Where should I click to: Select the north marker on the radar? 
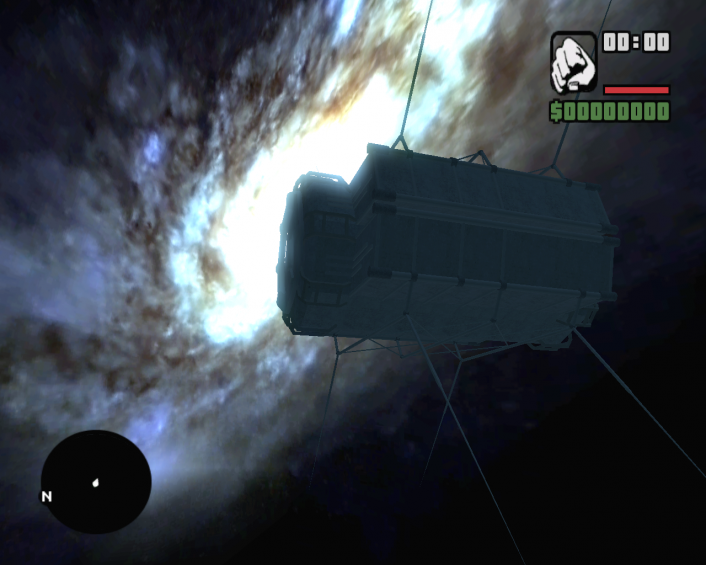(46, 496)
